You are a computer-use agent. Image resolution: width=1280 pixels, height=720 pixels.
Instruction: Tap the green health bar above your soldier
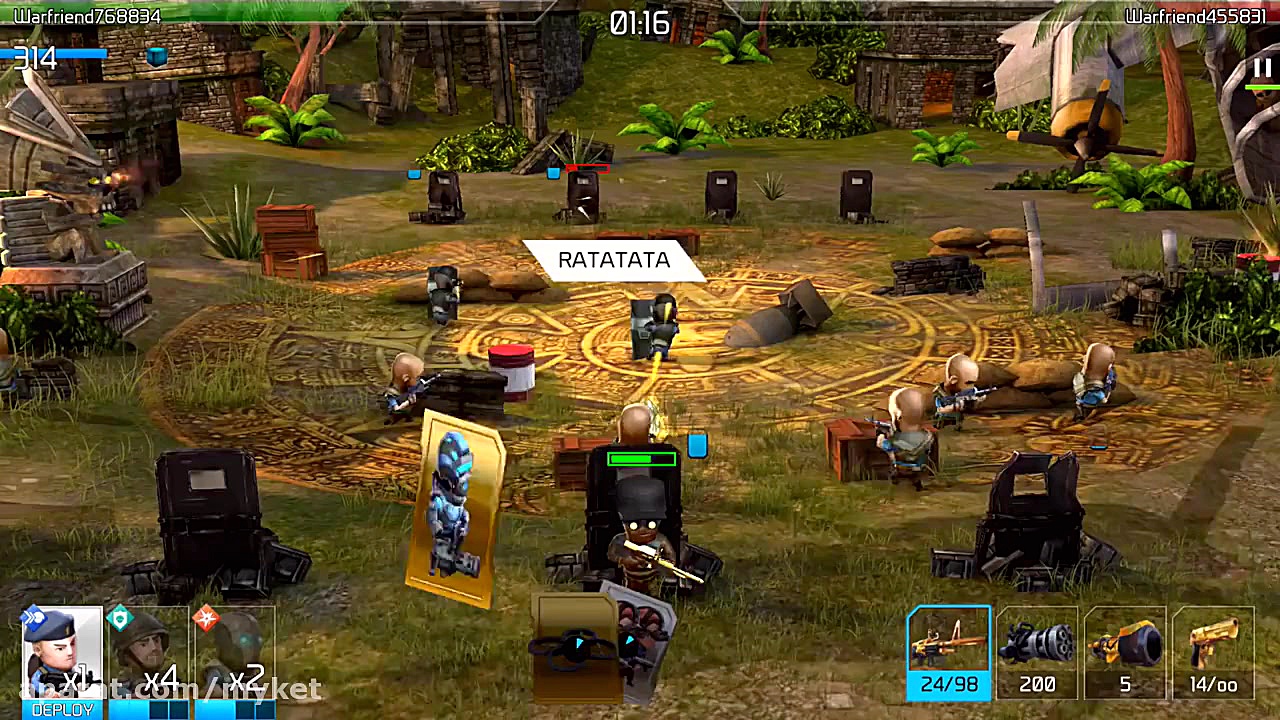[x=642, y=460]
